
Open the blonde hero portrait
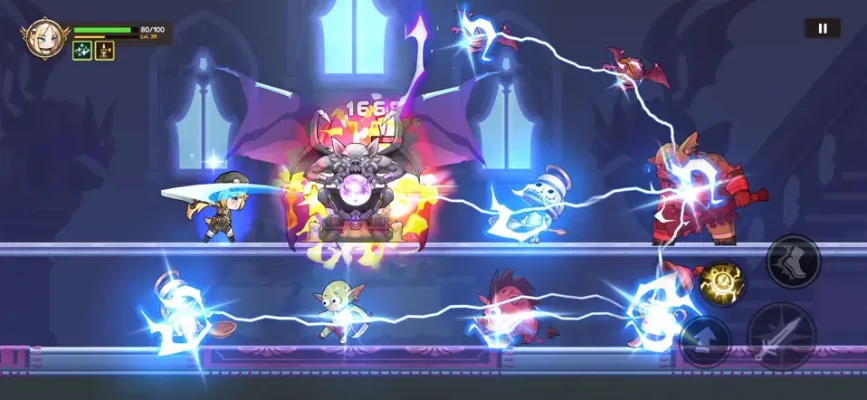coord(44,38)
